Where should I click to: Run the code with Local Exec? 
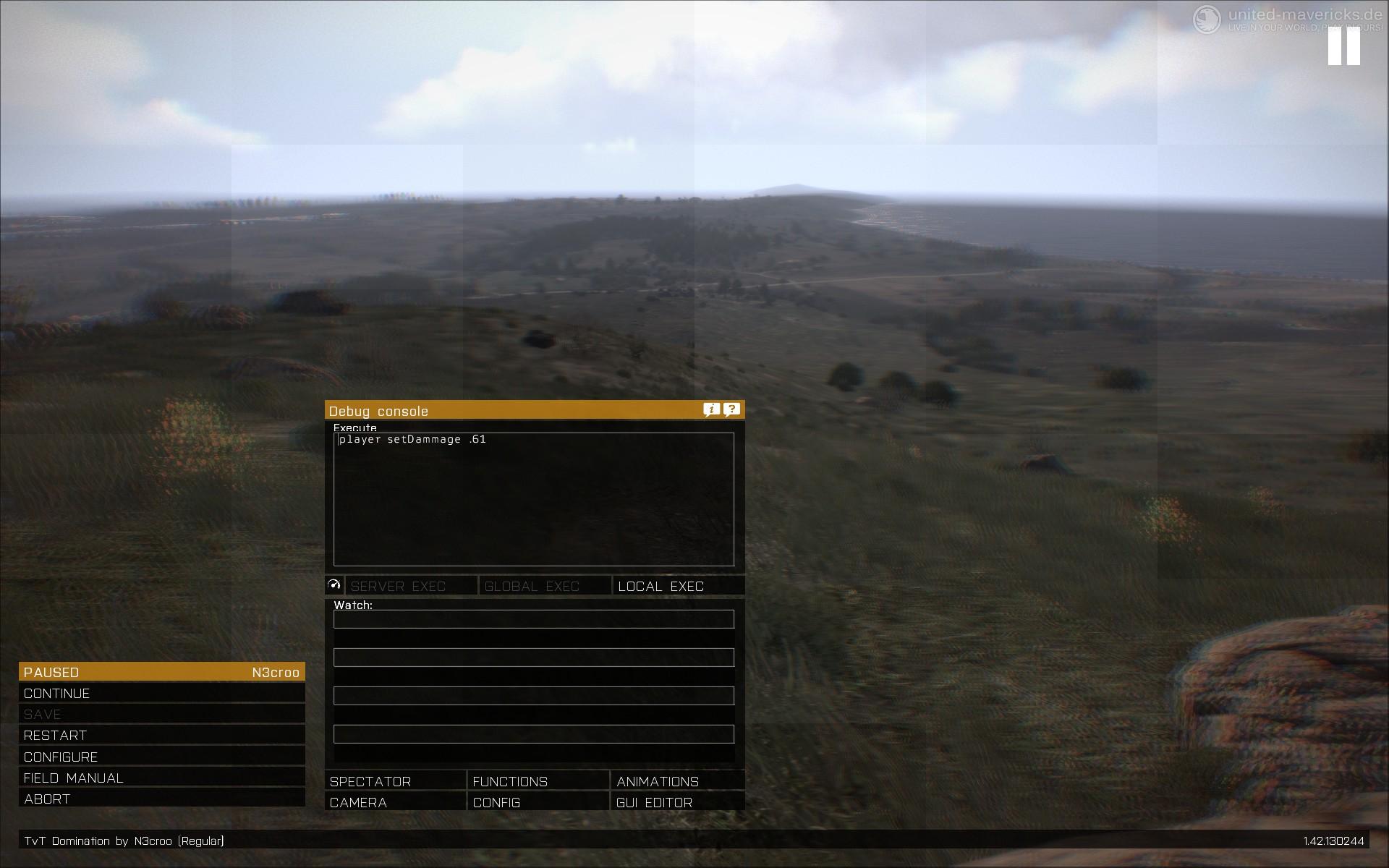(678, 586)
